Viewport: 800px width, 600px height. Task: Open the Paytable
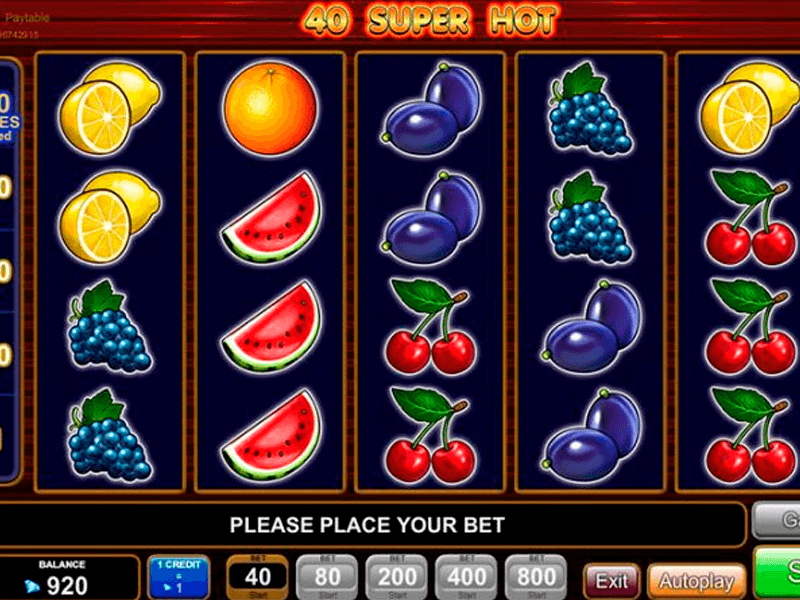(x=27, y=18)
